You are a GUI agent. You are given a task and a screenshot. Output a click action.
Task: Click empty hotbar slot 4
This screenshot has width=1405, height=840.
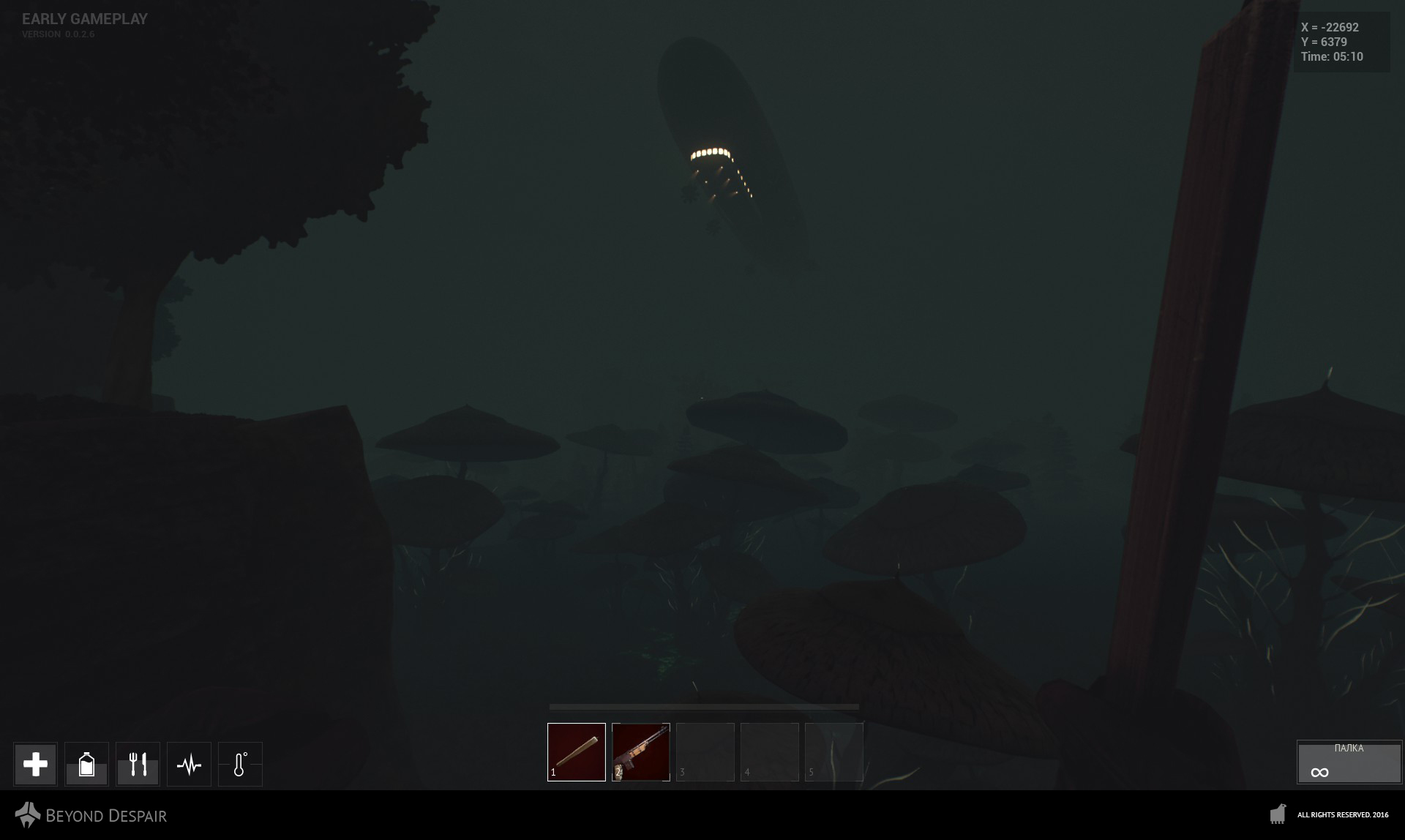pos(769,751)
